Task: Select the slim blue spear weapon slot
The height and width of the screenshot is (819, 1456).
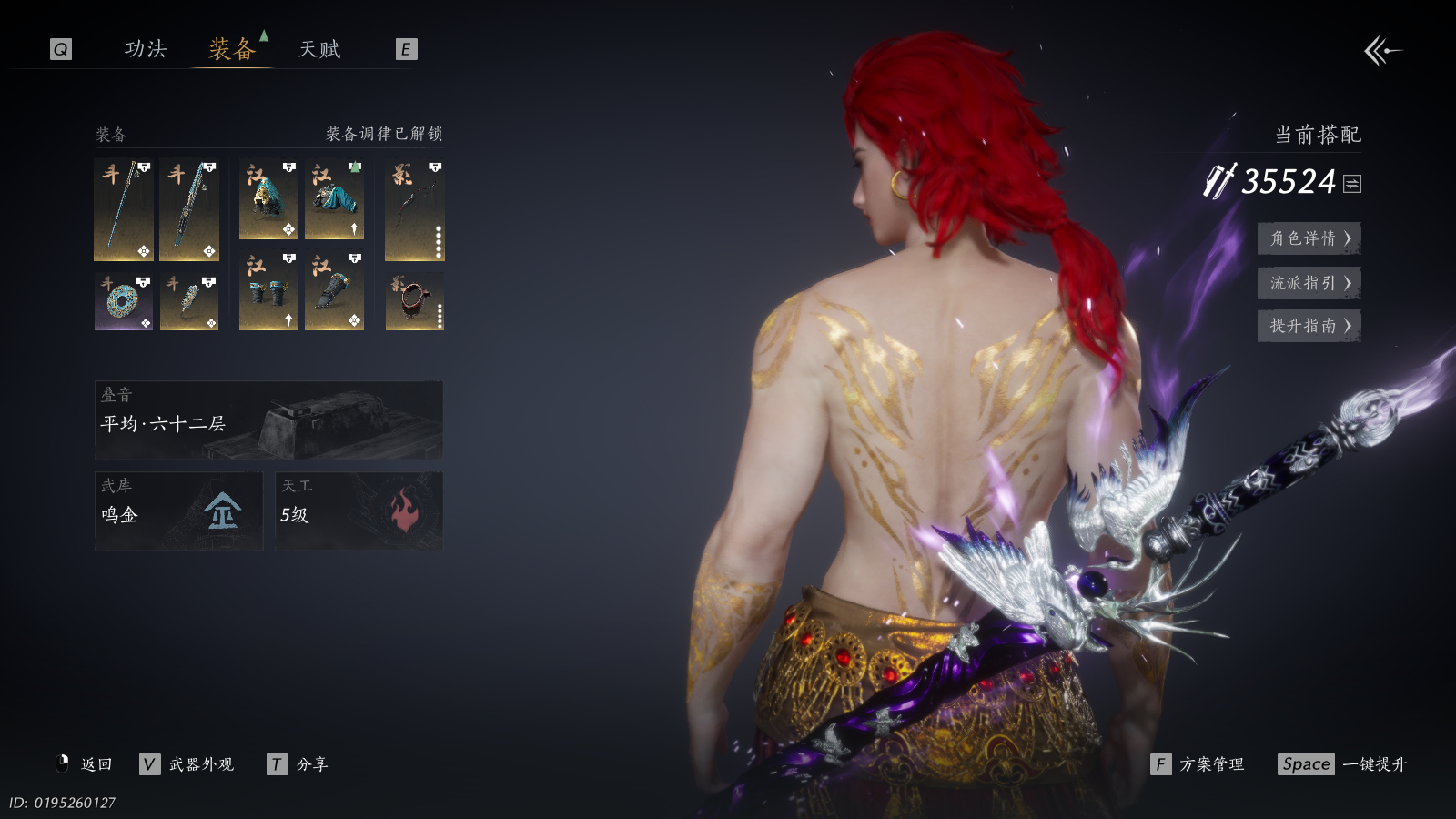Action: pyautogui.click(x=124, y=210)
